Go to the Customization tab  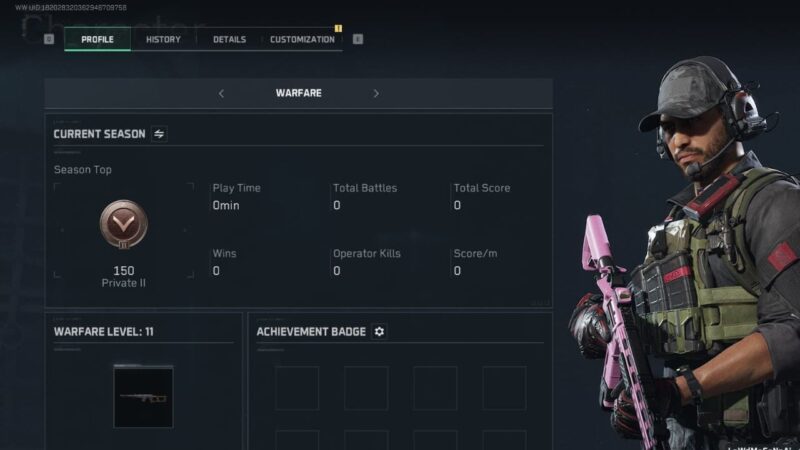(x=302, y=40)
